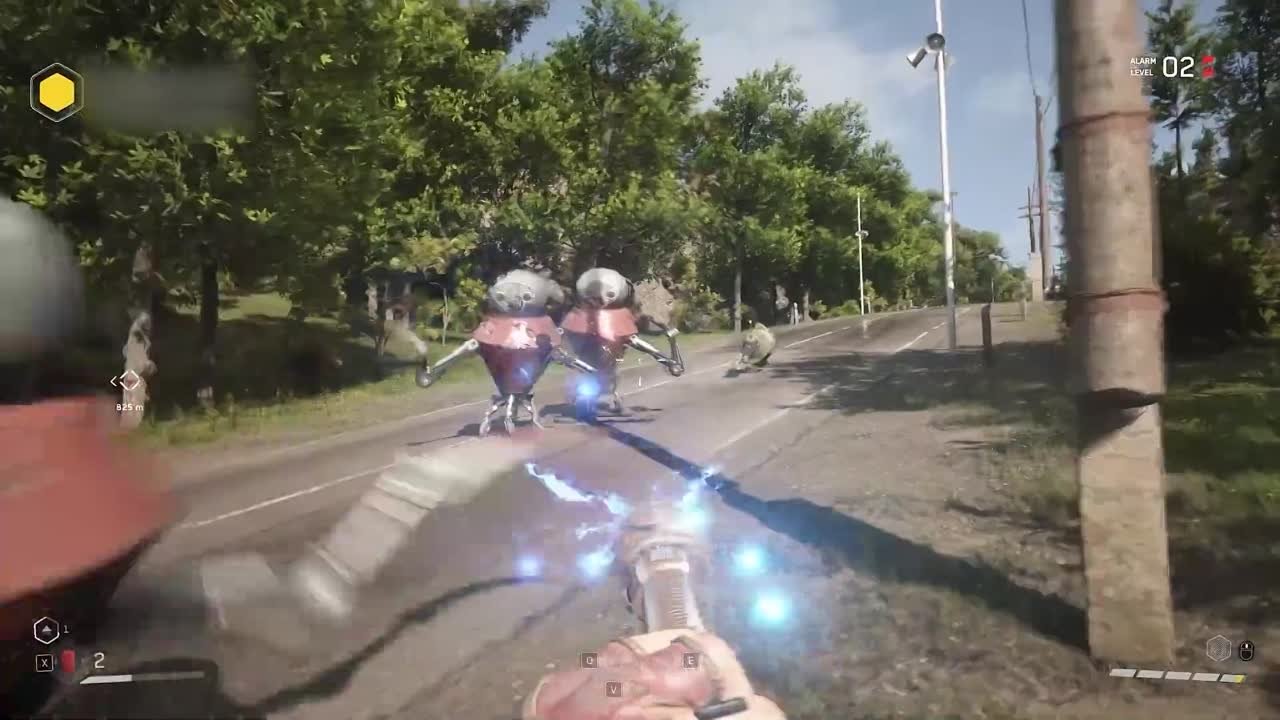1280x720 pixels.
Task: Expand the ALARM LEVEL display
Action: coord(1142,67)
